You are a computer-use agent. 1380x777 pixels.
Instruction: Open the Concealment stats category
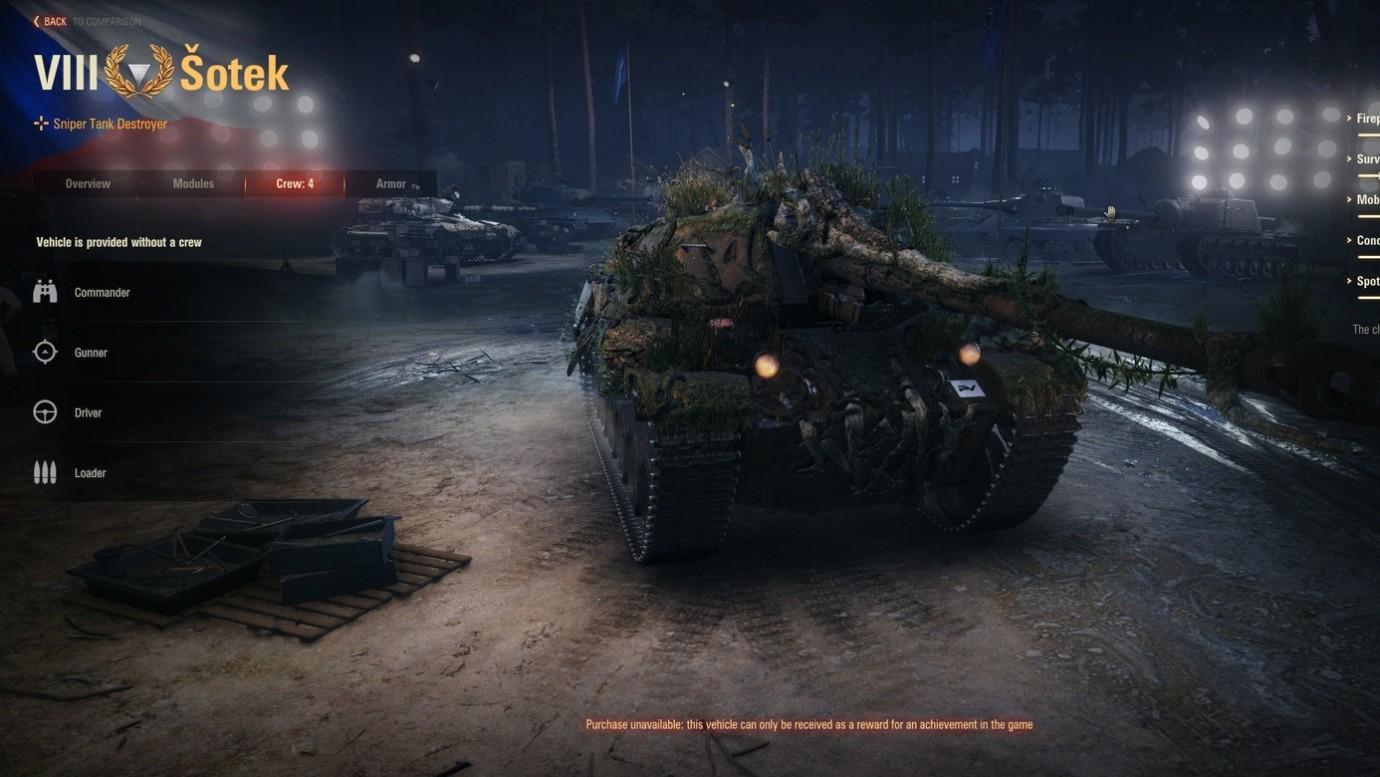pos(1365,240)
